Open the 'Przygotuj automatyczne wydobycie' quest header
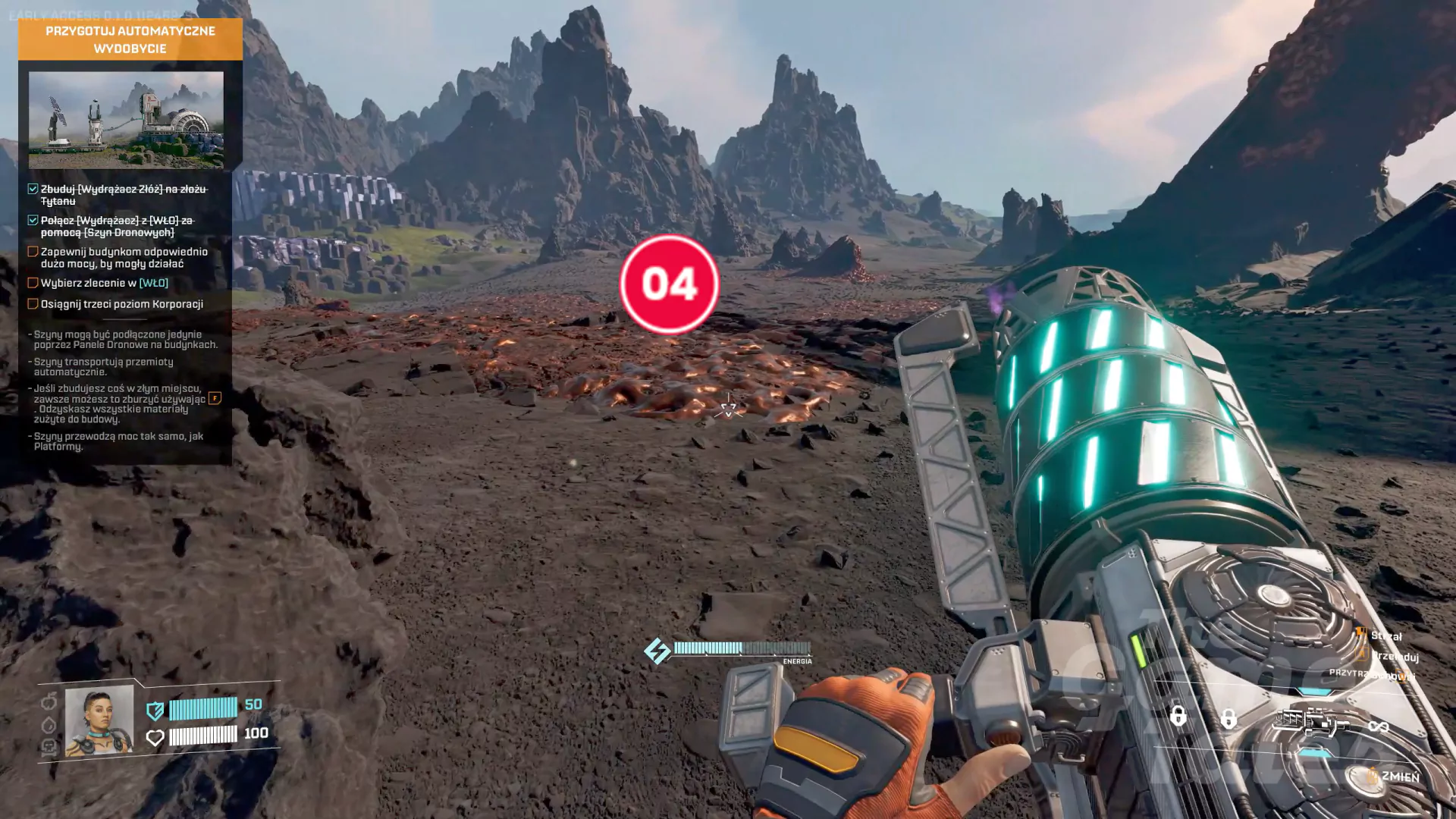 [x=130, y=39]
